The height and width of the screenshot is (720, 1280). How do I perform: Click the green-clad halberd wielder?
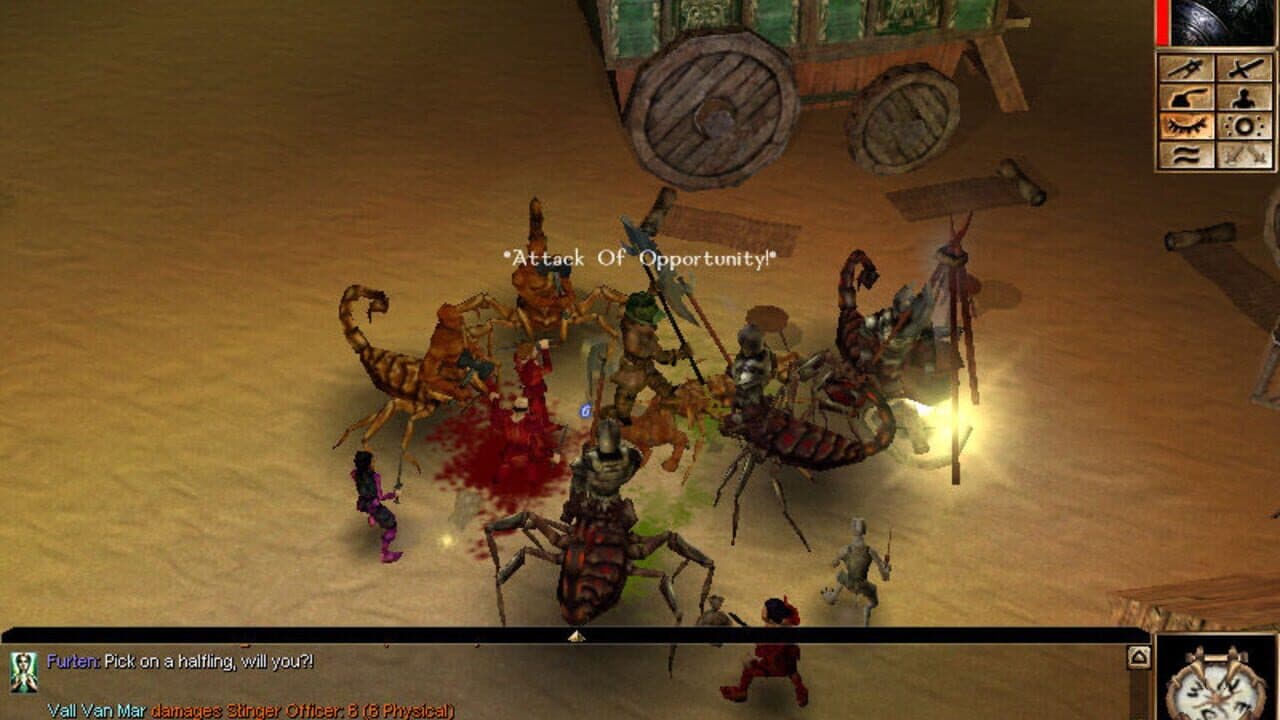tap(640, 340)
